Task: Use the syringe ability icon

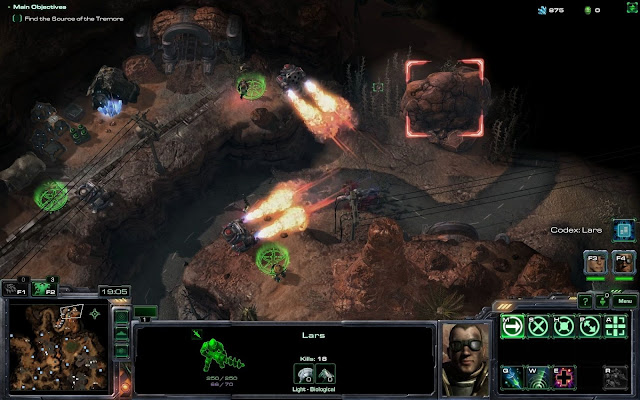Action: pyautogui.click(x=512, y=377)
